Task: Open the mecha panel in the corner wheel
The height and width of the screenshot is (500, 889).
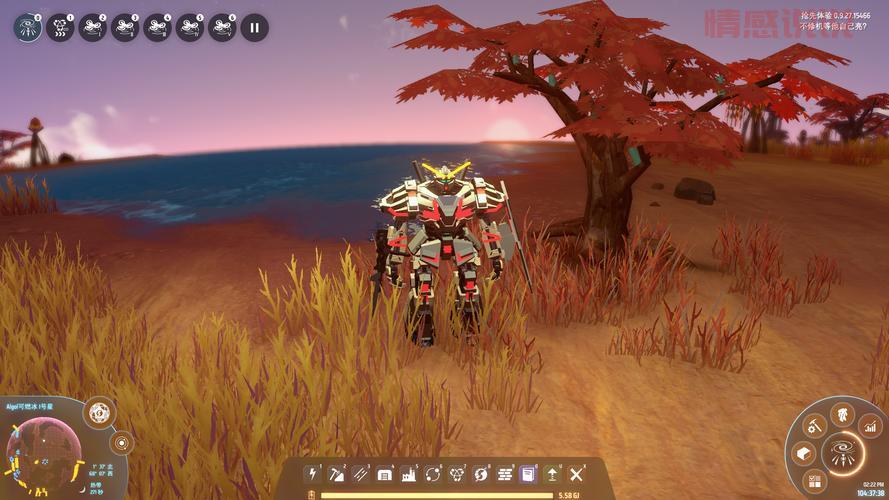Action: pyautogui.click(x=842, y=413)
